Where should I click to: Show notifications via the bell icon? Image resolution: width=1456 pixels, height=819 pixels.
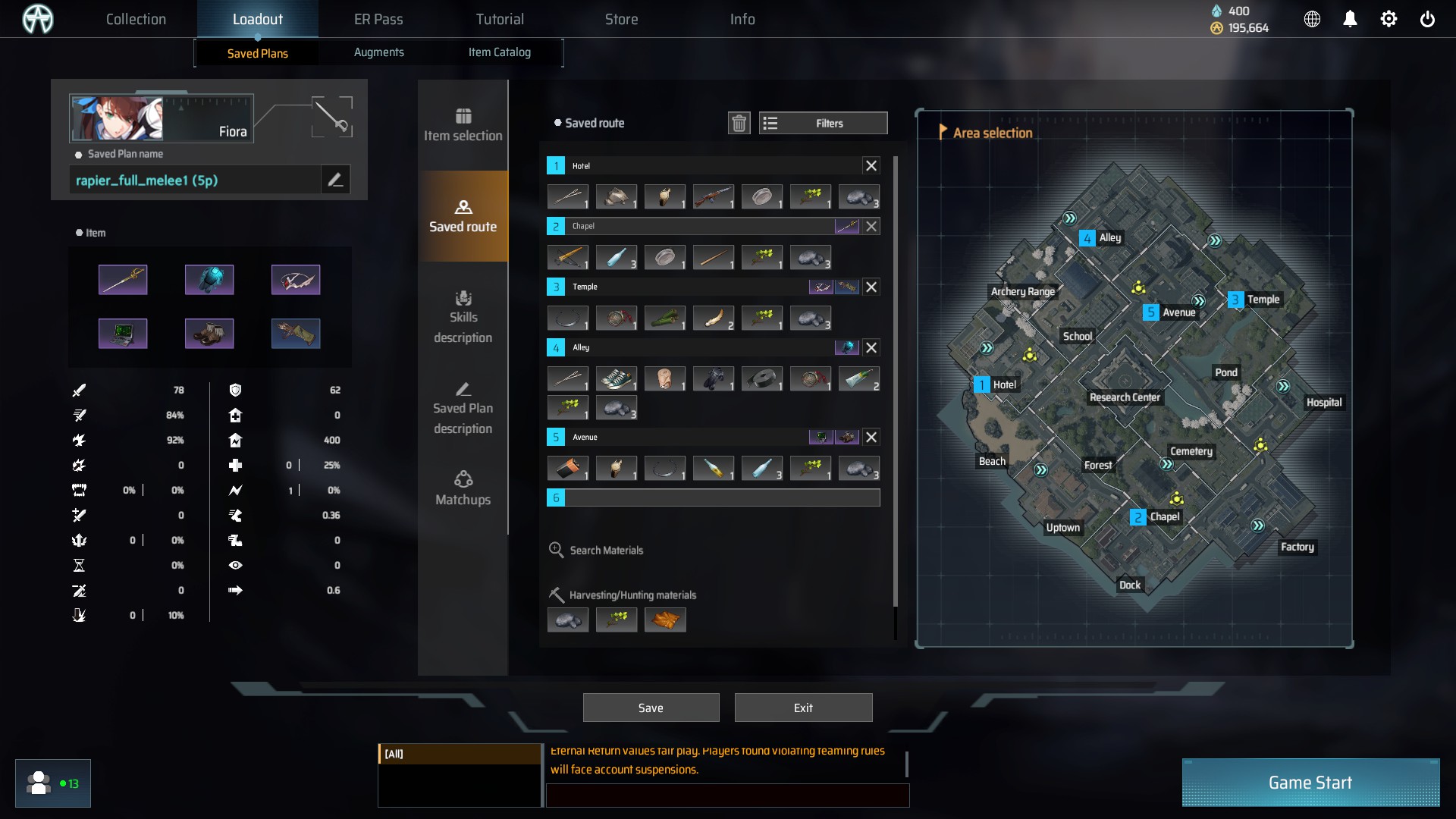click(x=1350, y=19)
